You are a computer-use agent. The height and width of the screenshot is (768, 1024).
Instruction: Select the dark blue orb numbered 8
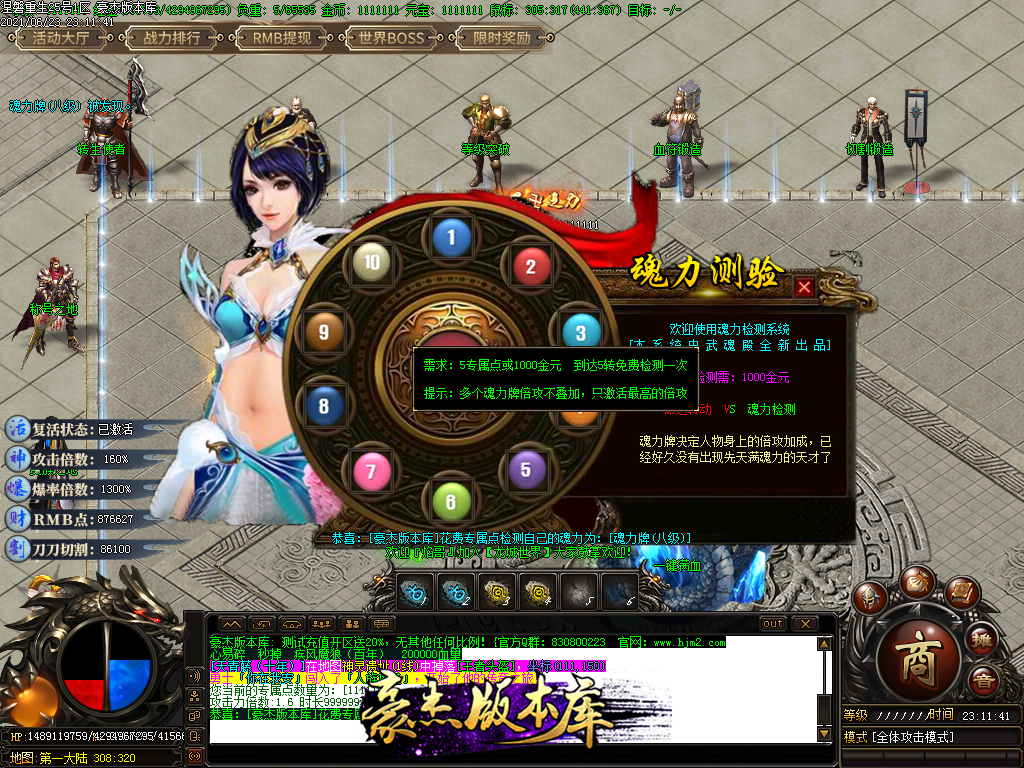[x=323, y=406]
